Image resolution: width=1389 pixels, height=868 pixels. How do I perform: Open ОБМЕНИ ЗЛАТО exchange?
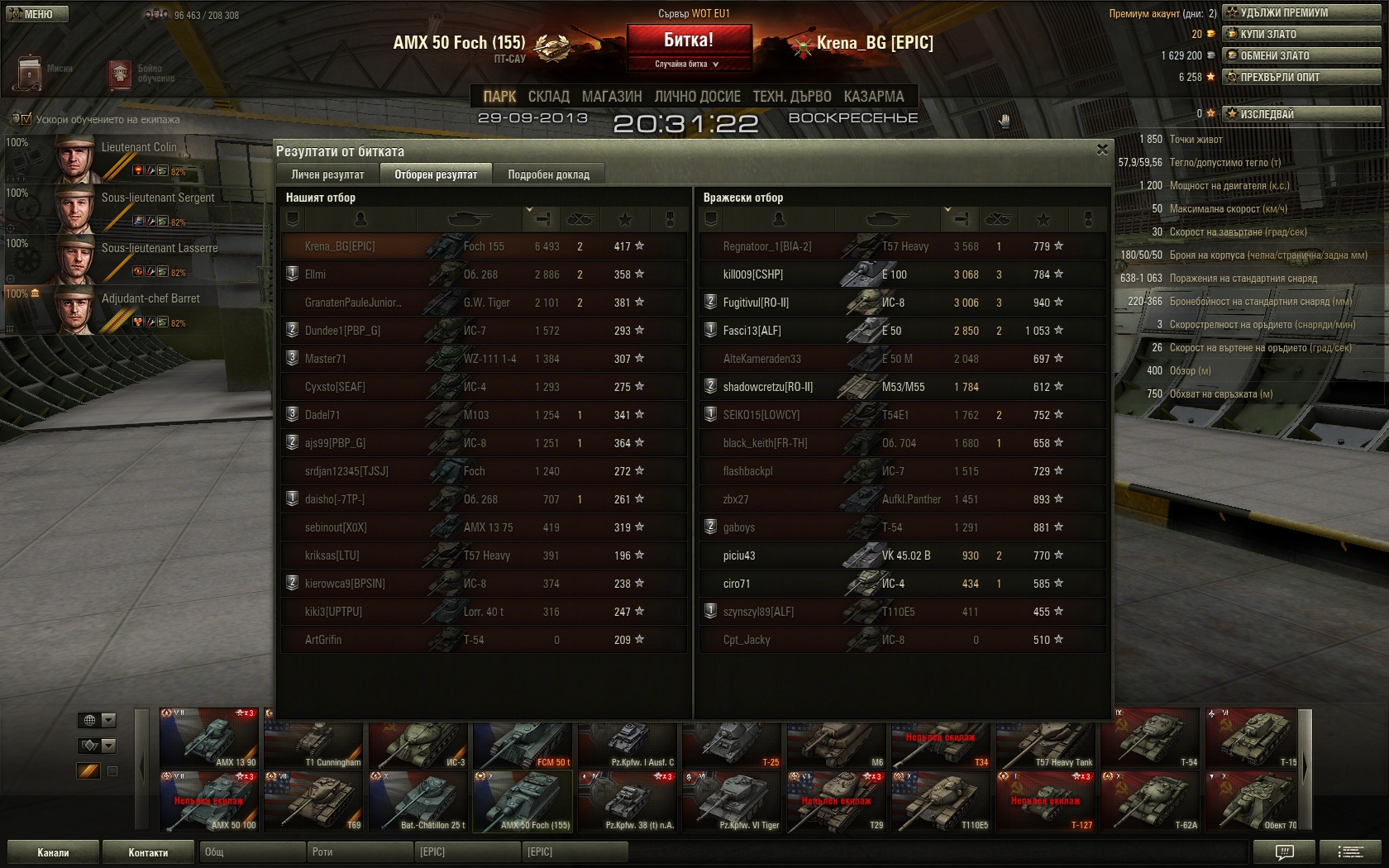click(x=1301, y=55)
